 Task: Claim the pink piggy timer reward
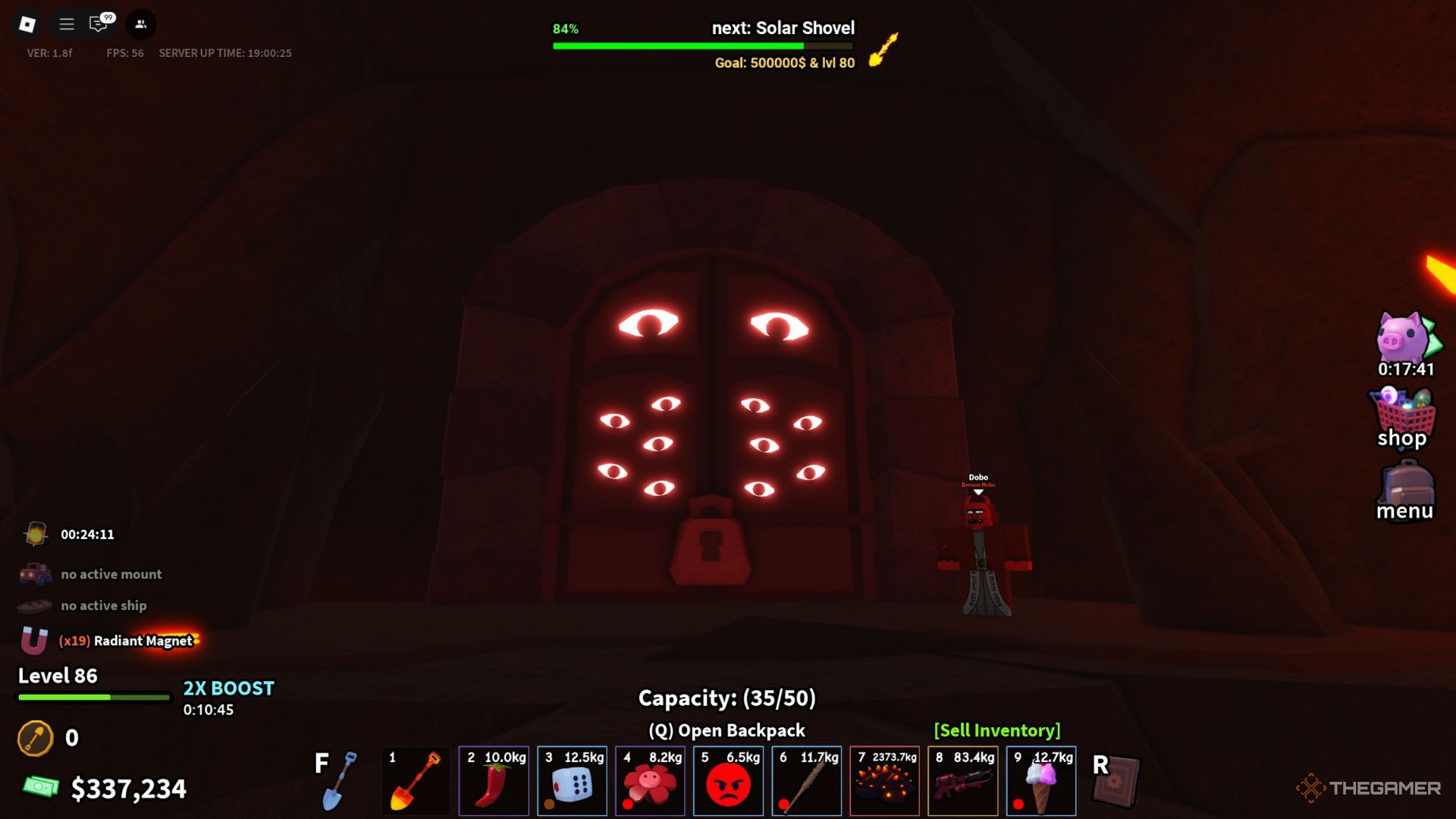[x=1405, y=343]
